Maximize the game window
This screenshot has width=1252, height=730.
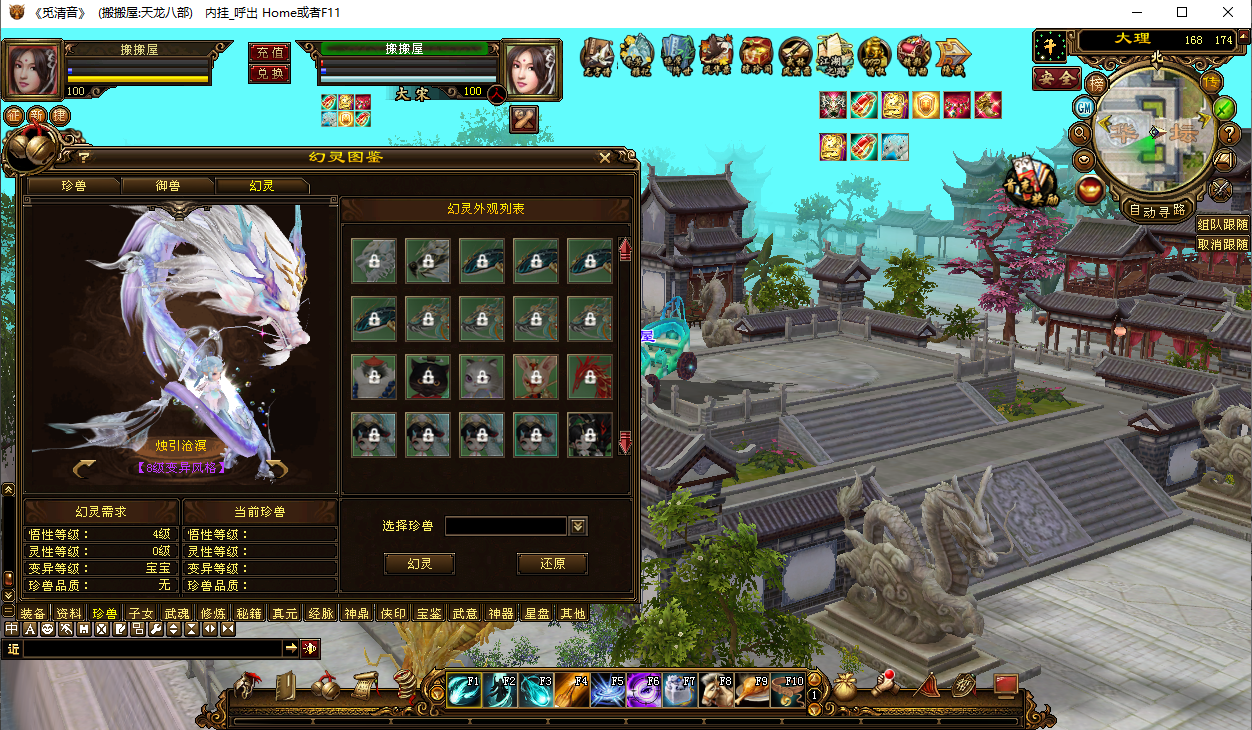pyautogui.click(x=1182, y=13)
